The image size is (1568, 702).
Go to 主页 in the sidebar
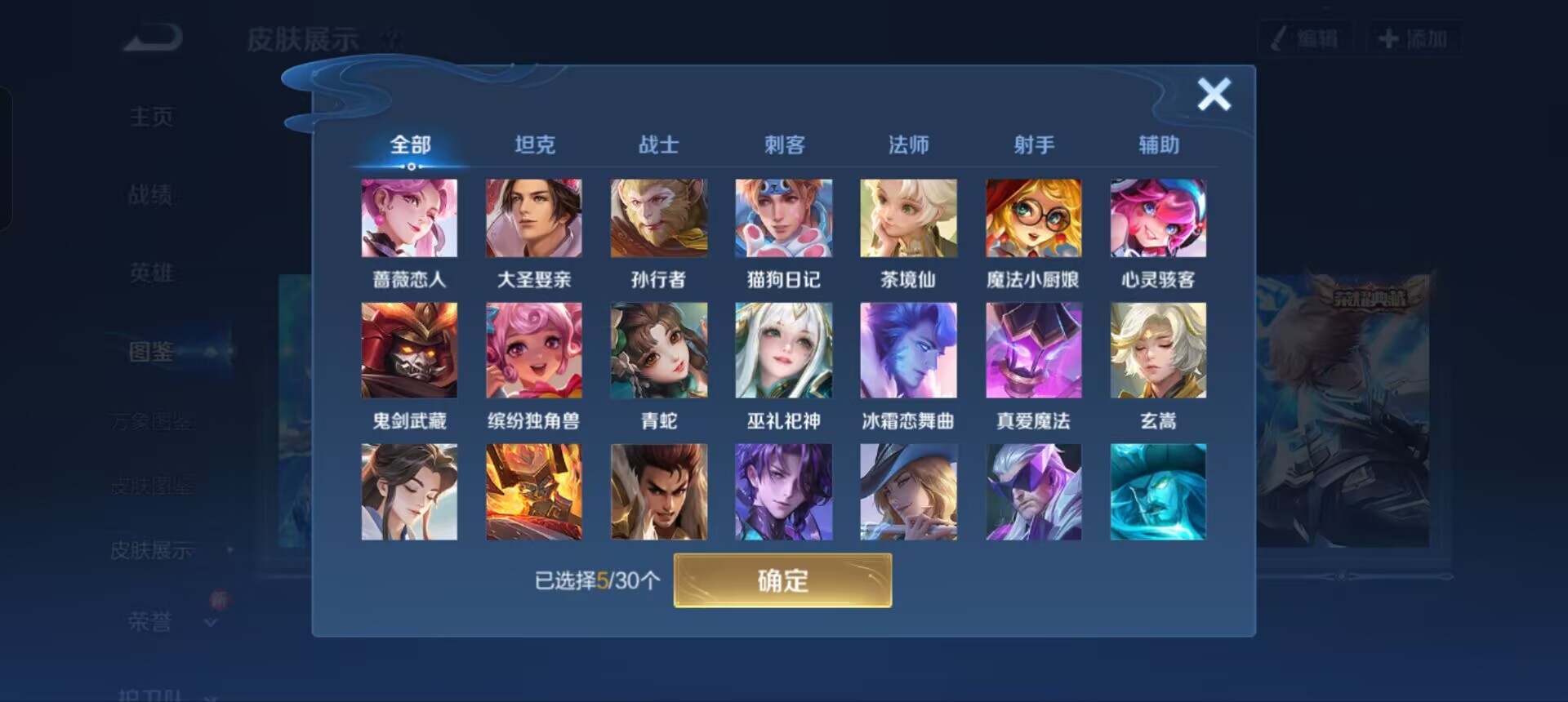(151, 116)
